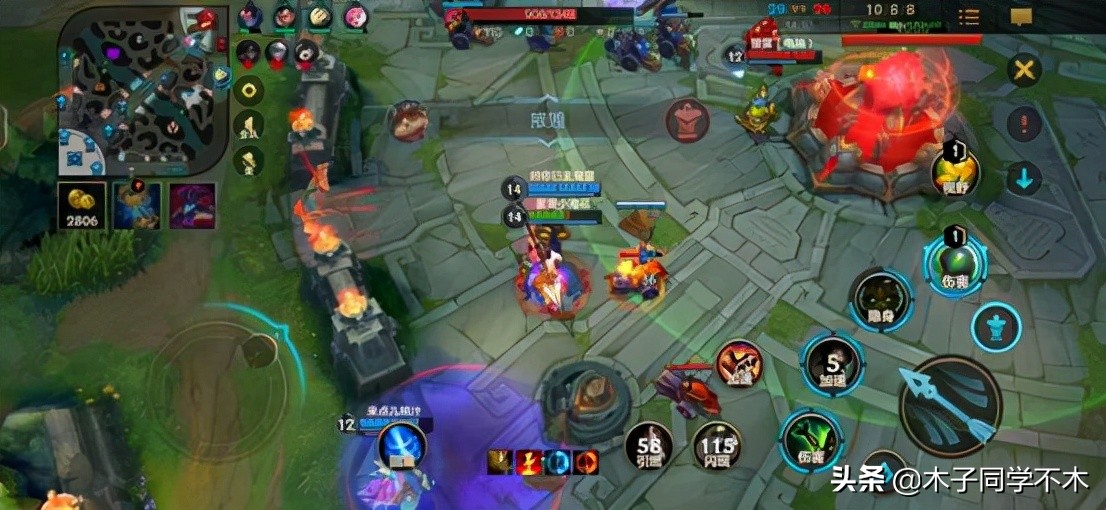Tap the red armor icon

pos(687,122)
